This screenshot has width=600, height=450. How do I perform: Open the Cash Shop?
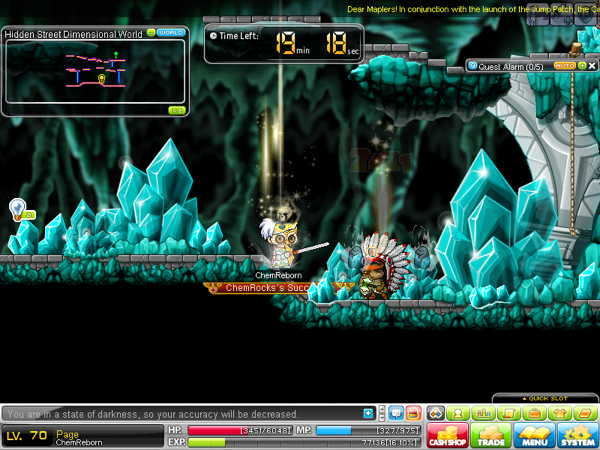(x=448, y=436)
